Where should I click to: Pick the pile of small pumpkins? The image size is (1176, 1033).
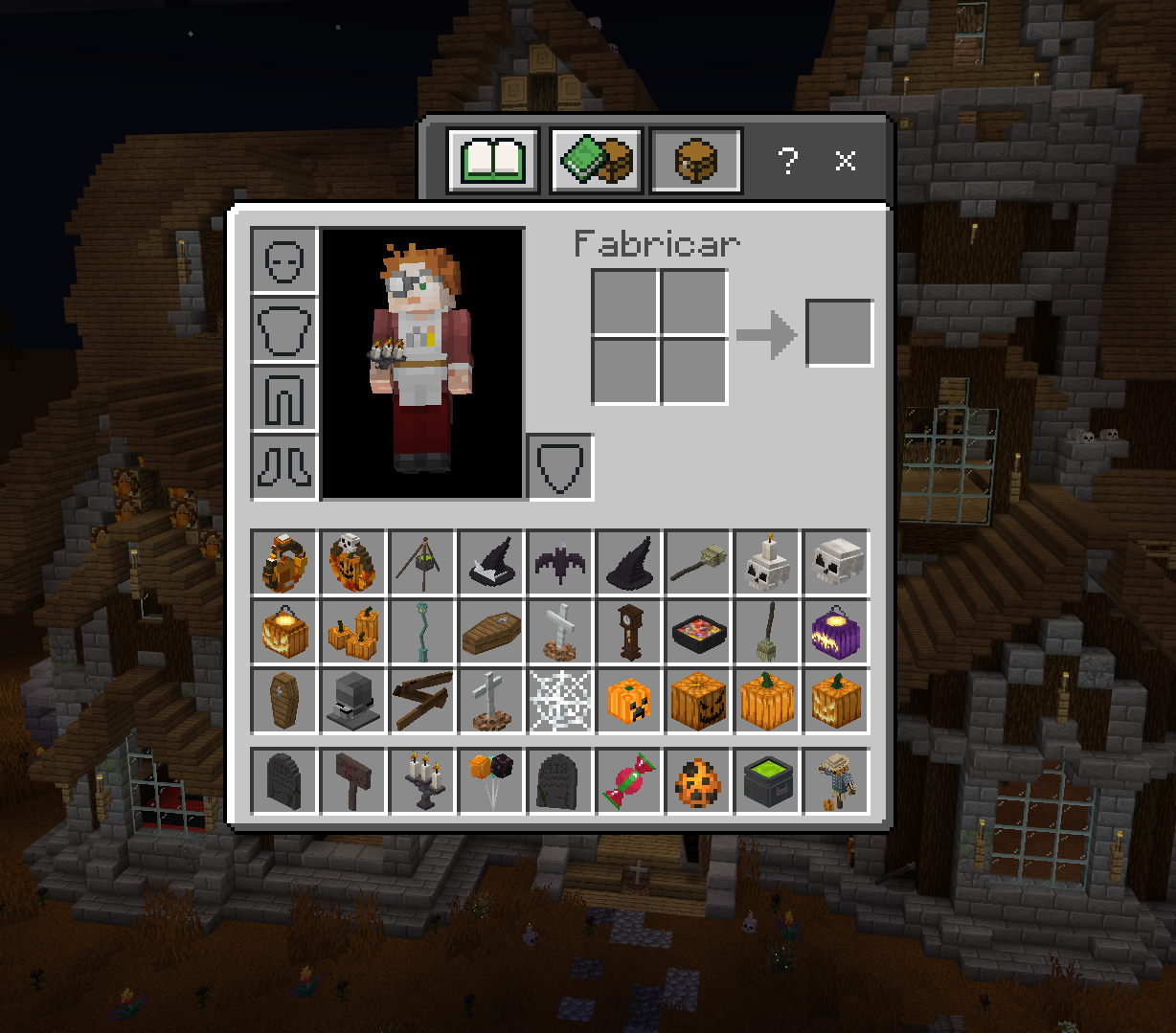[353, 633]
